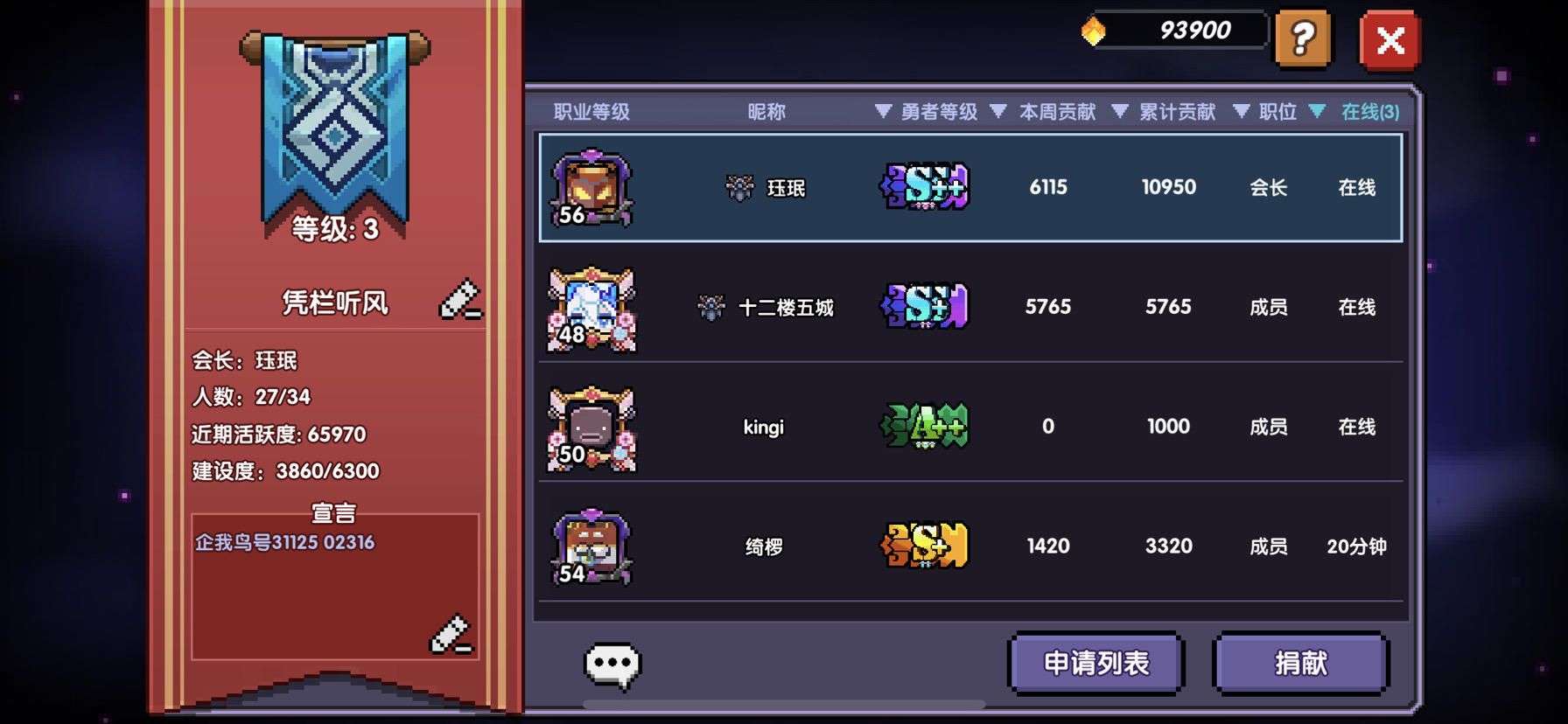This screenshot has height=724, width=1568.
Task: Click the chat bubble icon
Action: [x=612, y=663]
